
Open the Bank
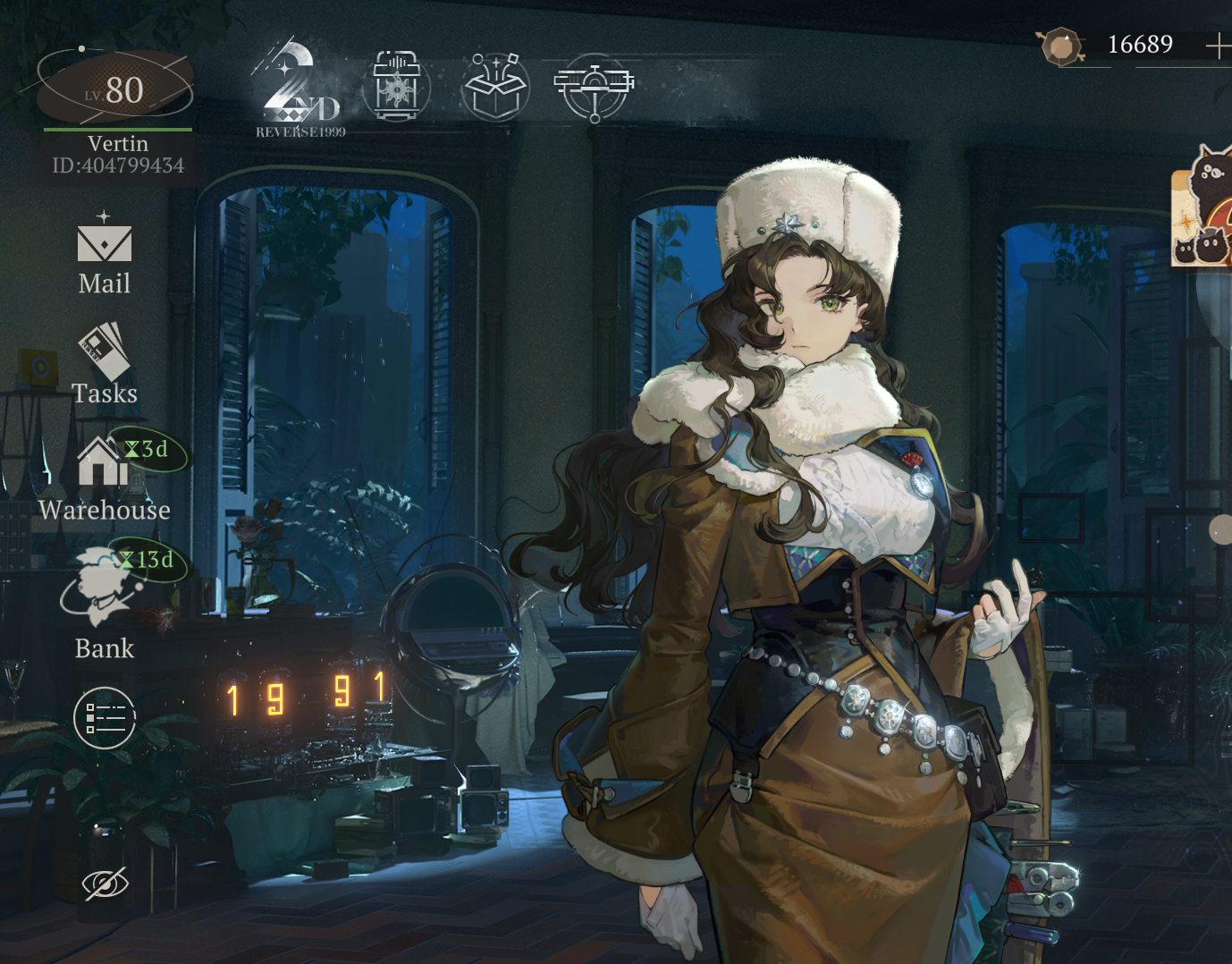[x=104, y=601]
